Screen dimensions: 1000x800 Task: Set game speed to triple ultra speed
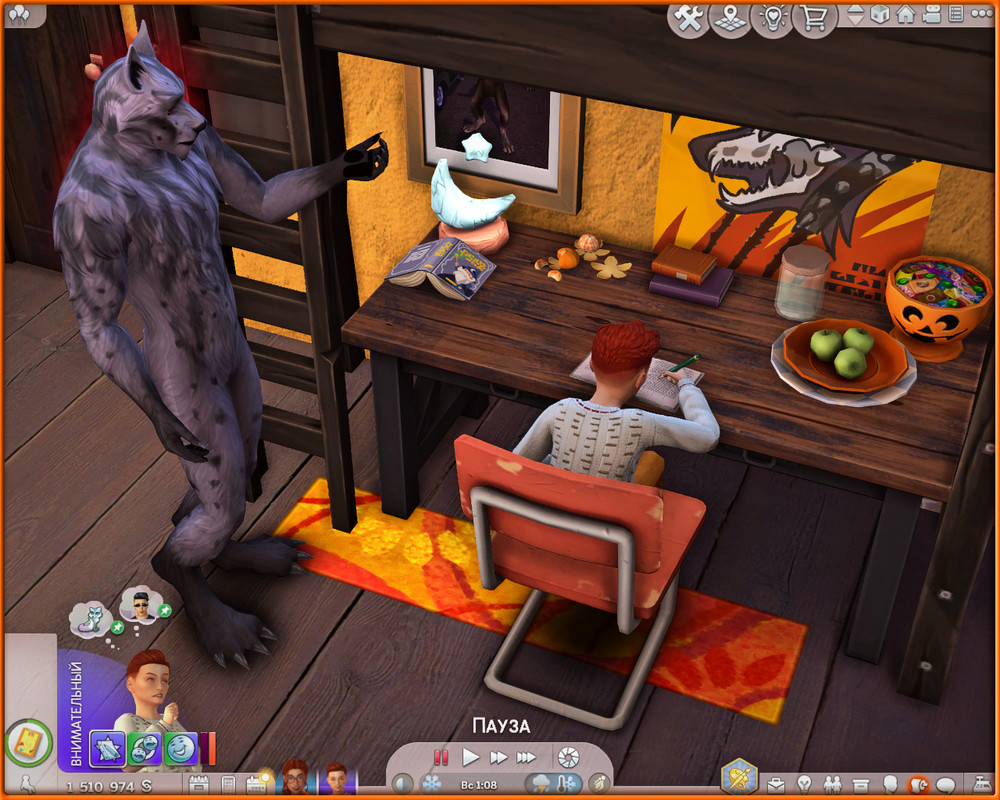527,757
